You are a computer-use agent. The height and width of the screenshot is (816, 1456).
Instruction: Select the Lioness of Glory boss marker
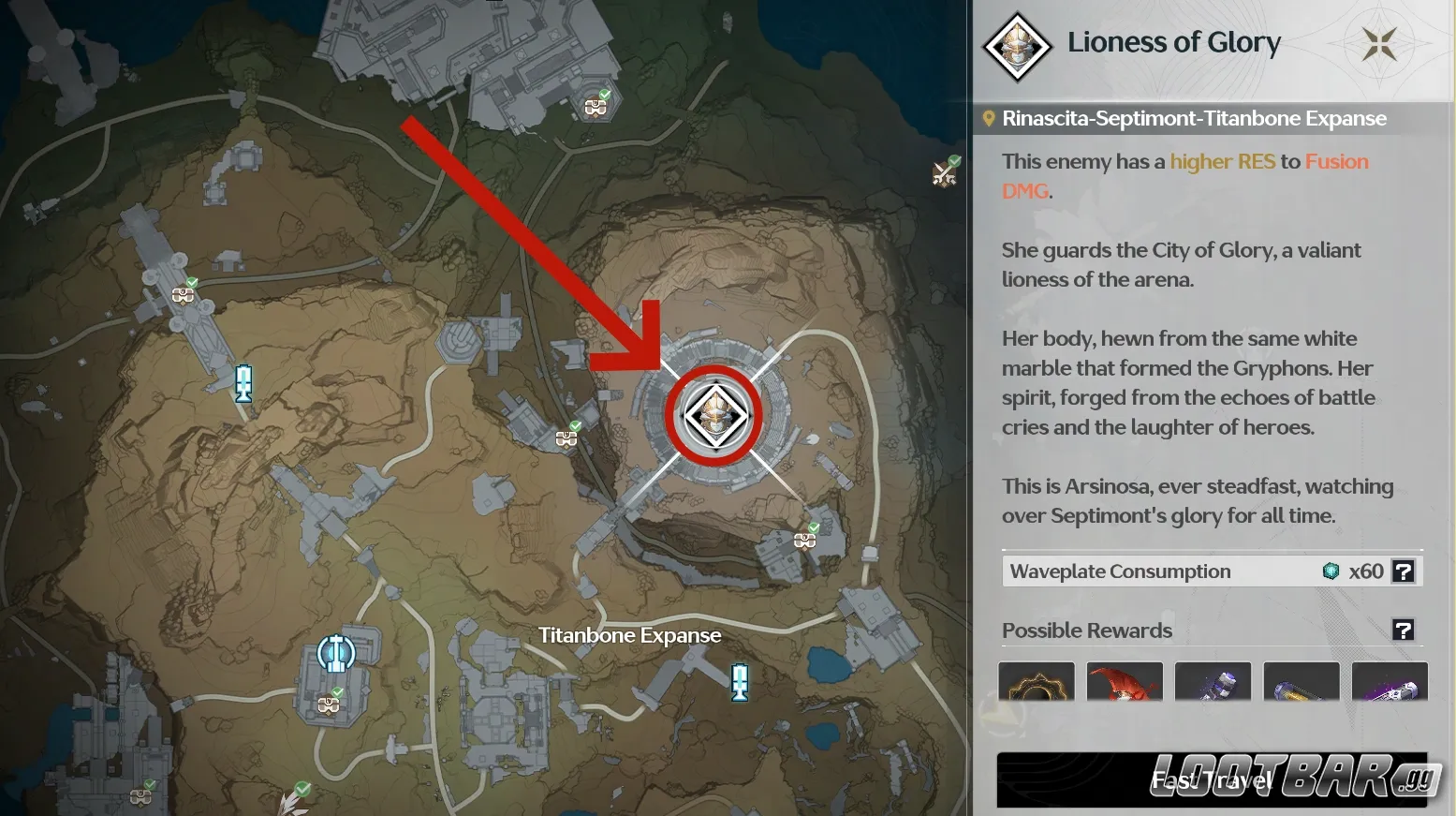(715, 416)
